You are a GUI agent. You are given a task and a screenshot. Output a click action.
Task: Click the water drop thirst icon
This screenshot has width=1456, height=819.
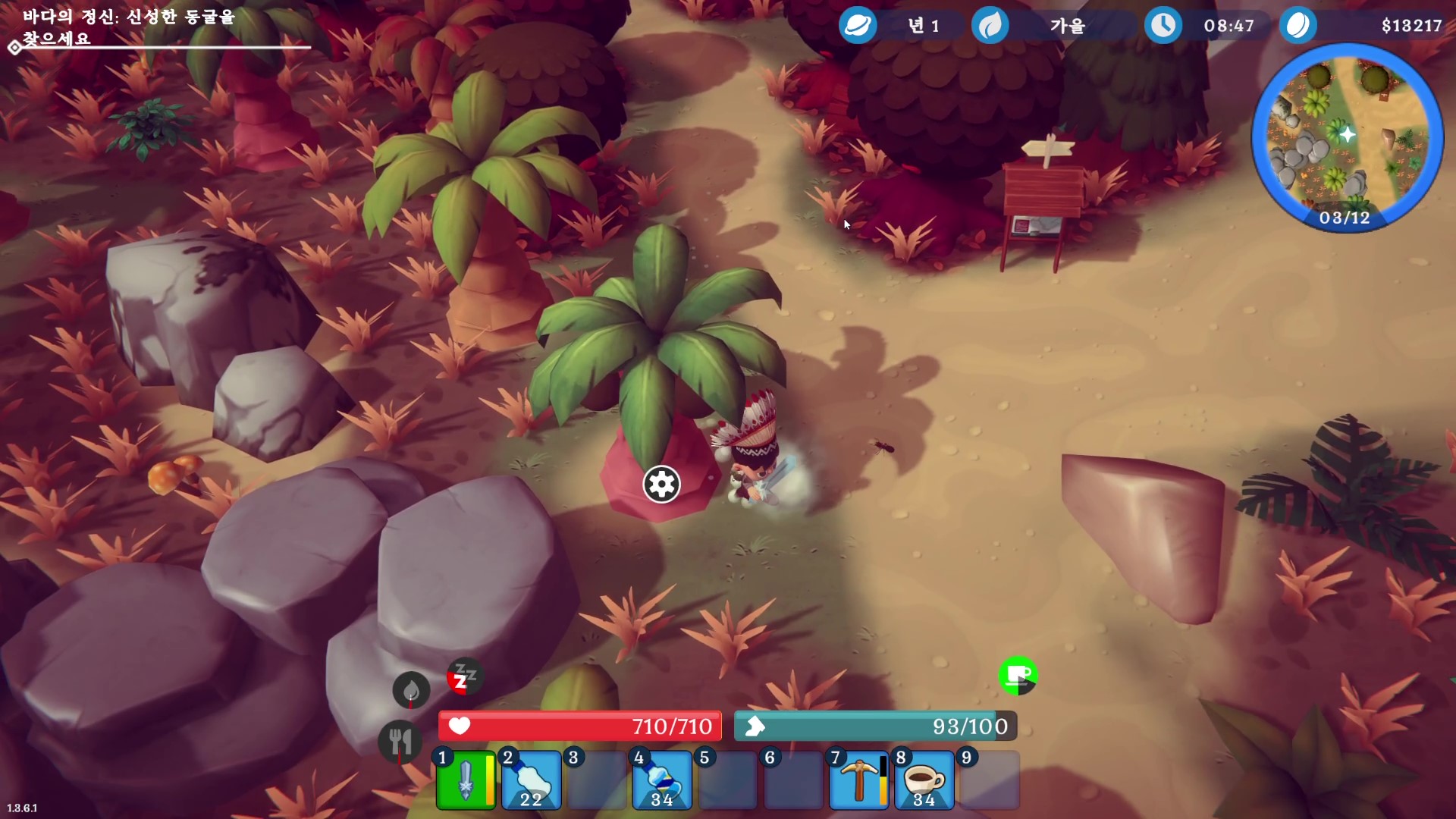tap(411, 690)
